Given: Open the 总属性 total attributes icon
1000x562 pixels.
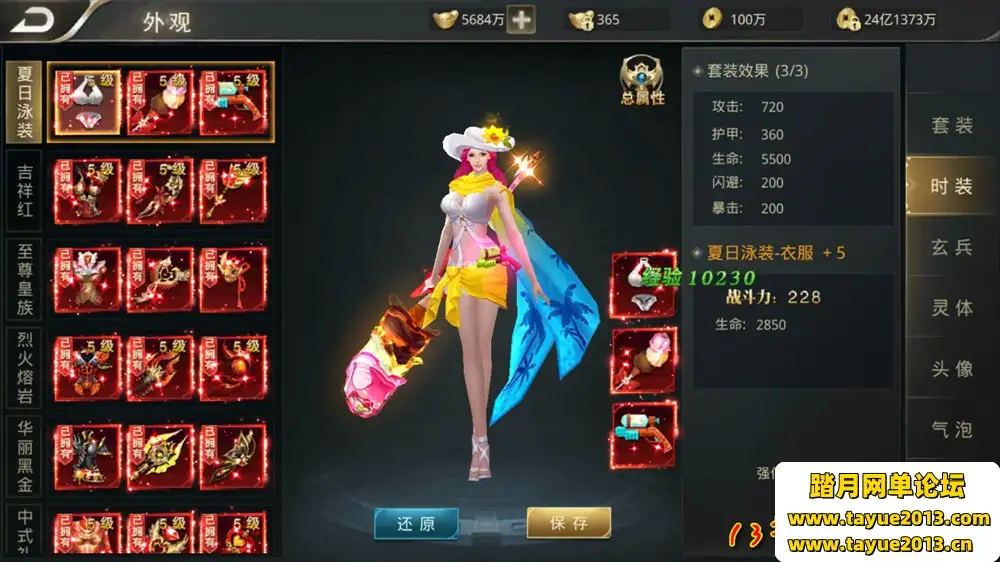Looking at the screenshot, I should point(642,81).
